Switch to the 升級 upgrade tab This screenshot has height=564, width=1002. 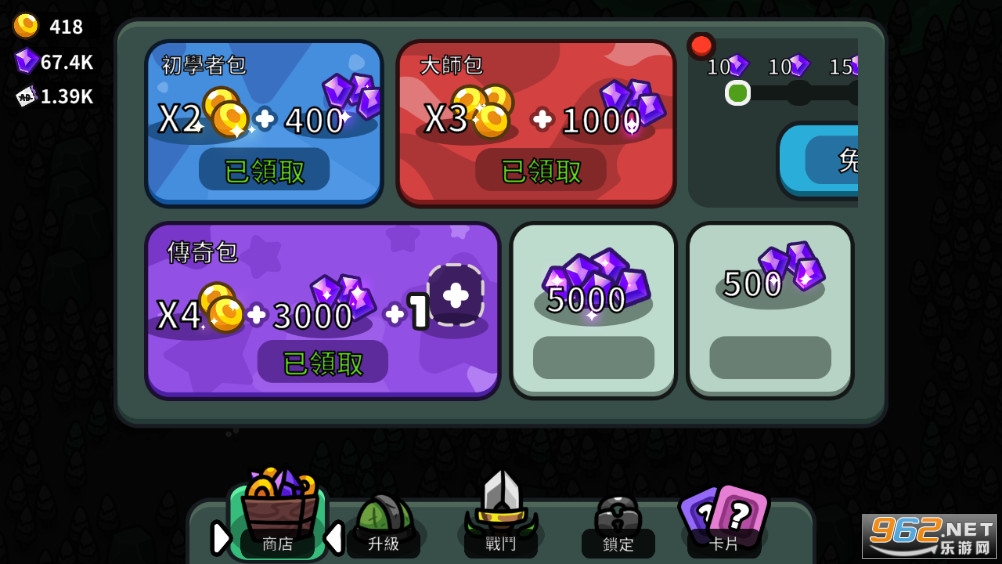pos(383,522)
